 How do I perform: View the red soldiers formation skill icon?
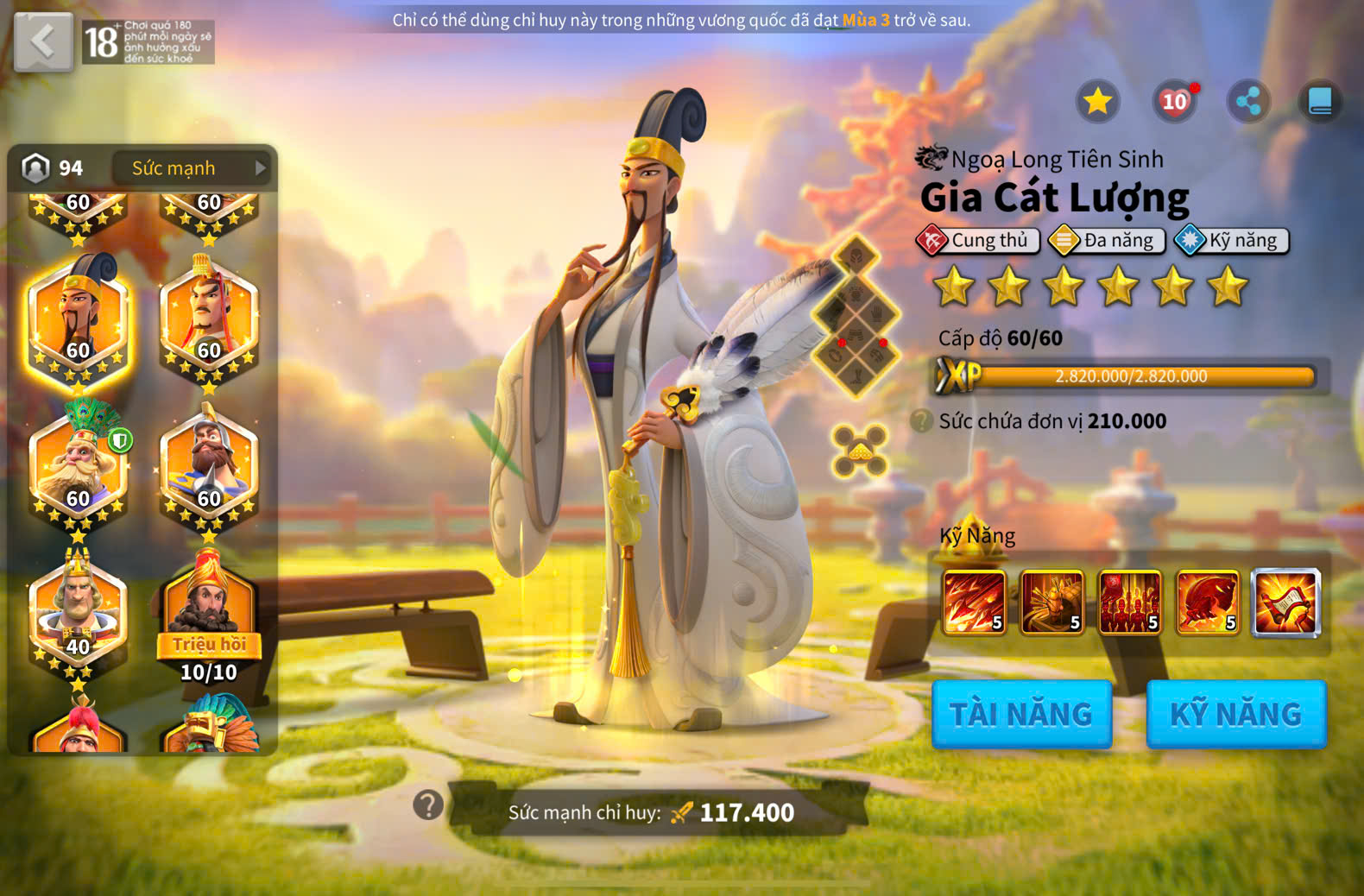point(1130,602)
